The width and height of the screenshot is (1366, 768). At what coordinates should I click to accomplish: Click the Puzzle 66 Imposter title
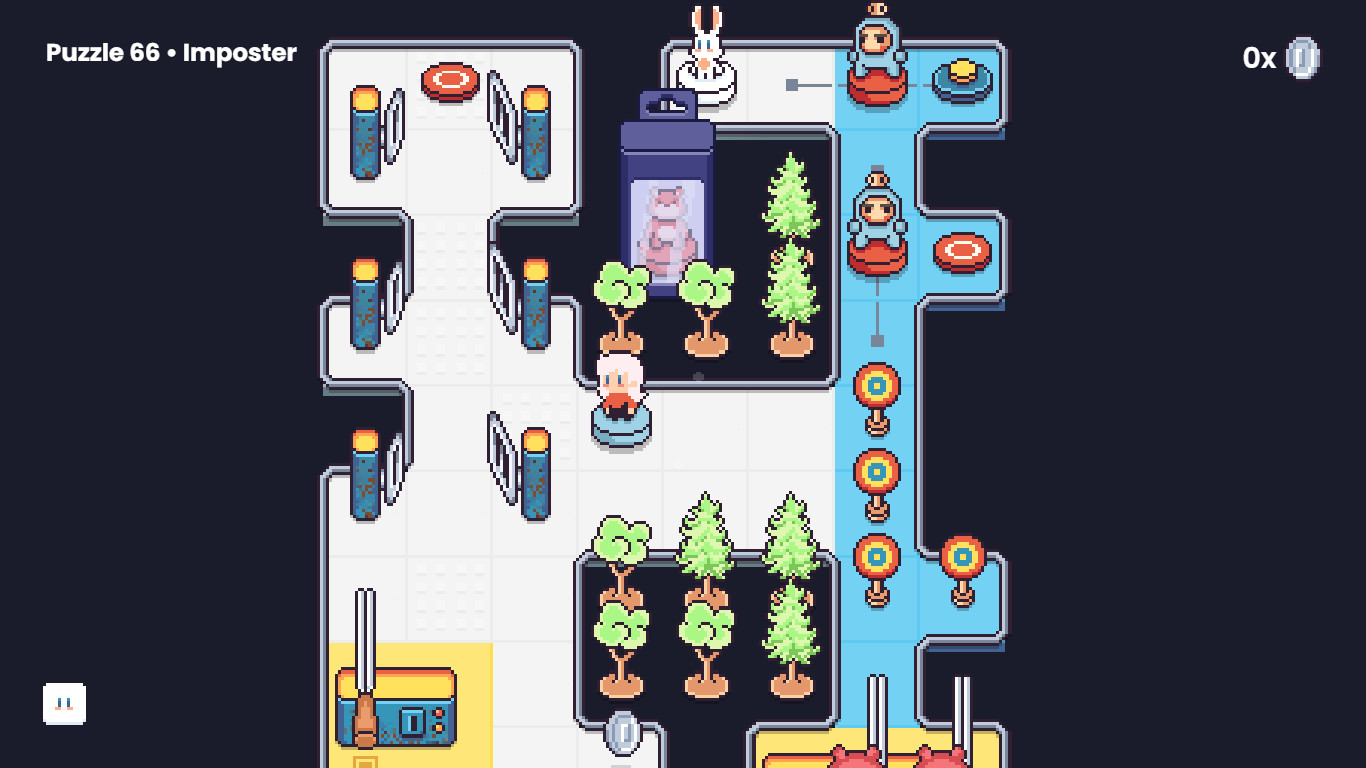pos(170,53)
